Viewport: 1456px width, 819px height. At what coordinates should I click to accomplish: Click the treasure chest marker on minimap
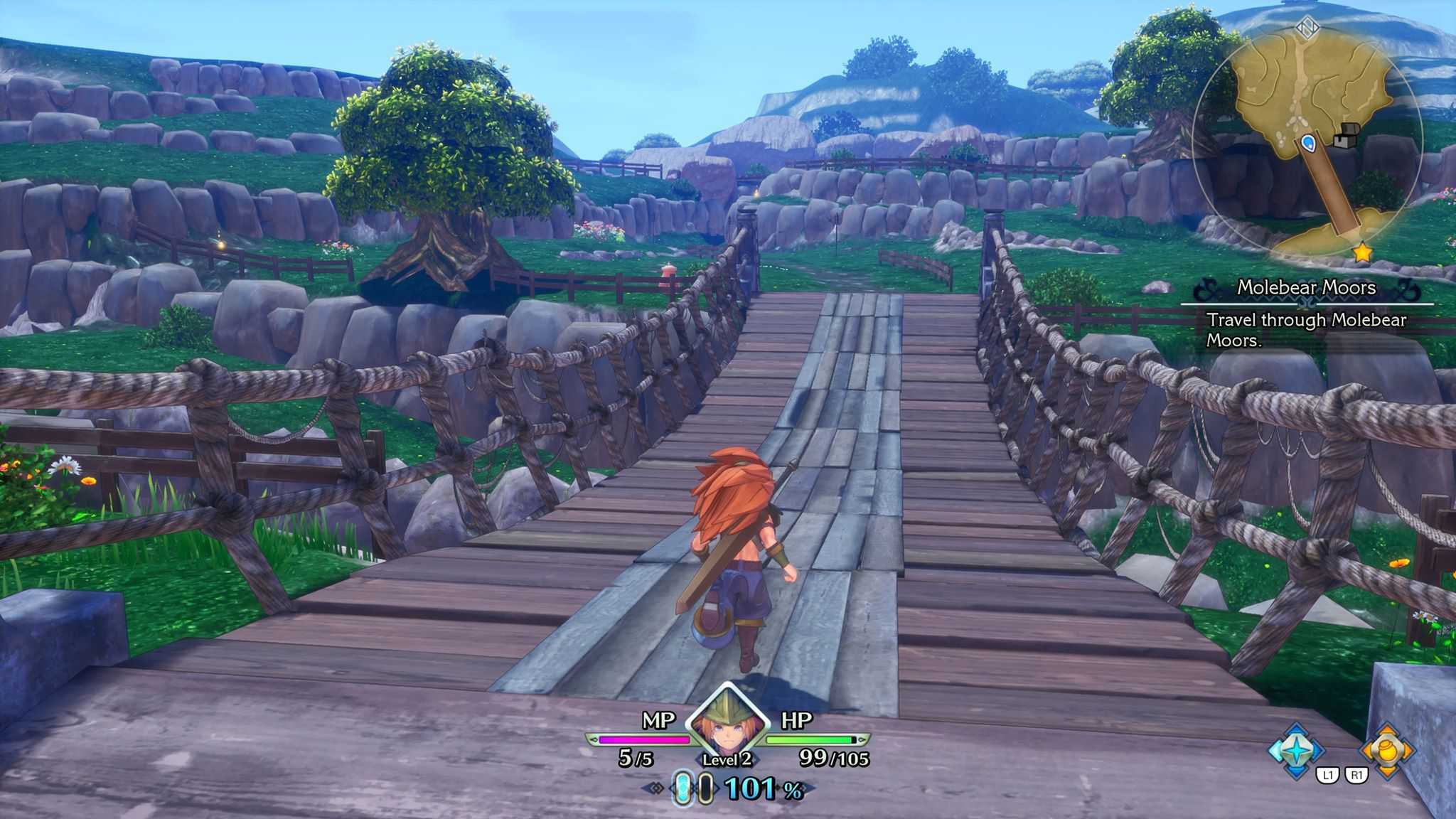tap(1346, 136)
